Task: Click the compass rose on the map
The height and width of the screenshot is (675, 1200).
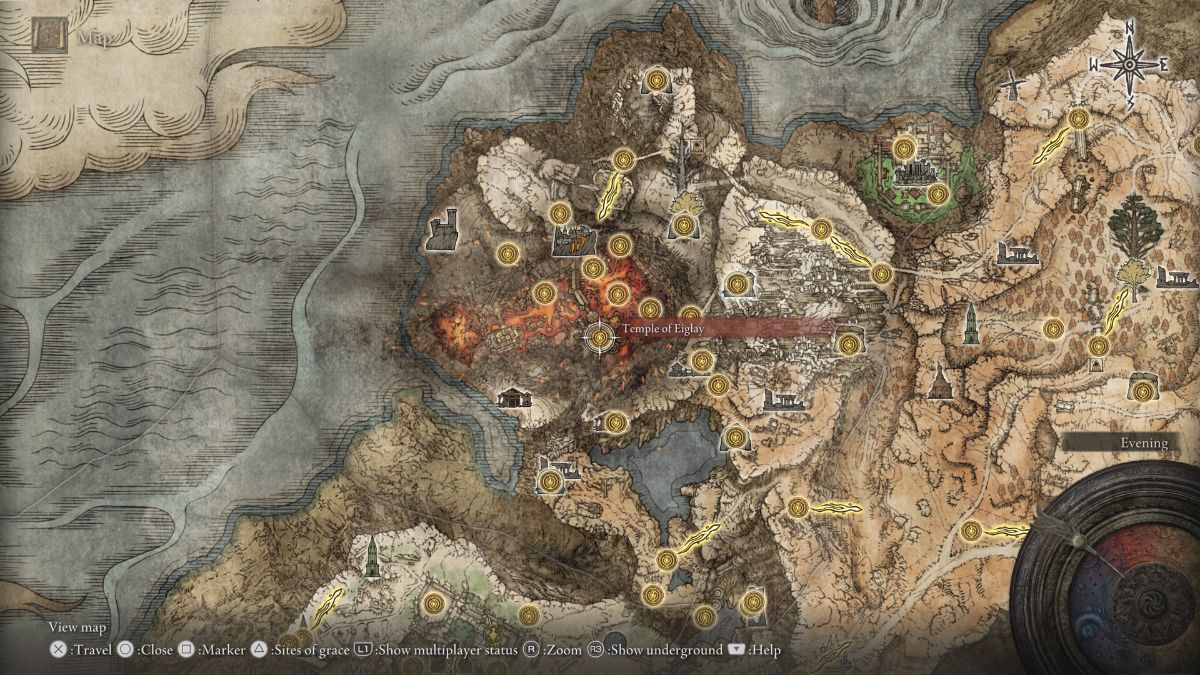Action: click(1129, 65)
